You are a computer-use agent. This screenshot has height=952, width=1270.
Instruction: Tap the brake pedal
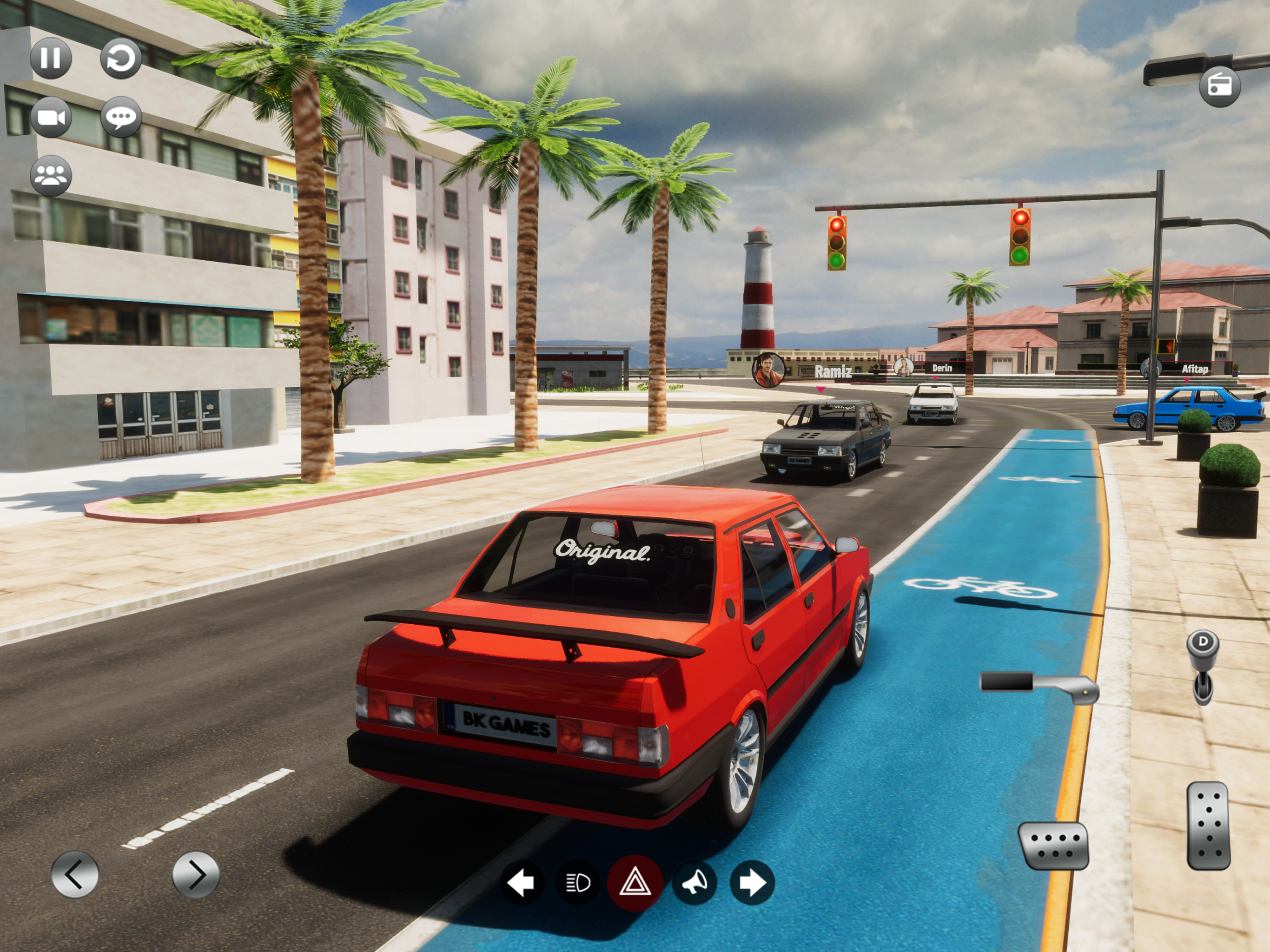point(1053,846)
